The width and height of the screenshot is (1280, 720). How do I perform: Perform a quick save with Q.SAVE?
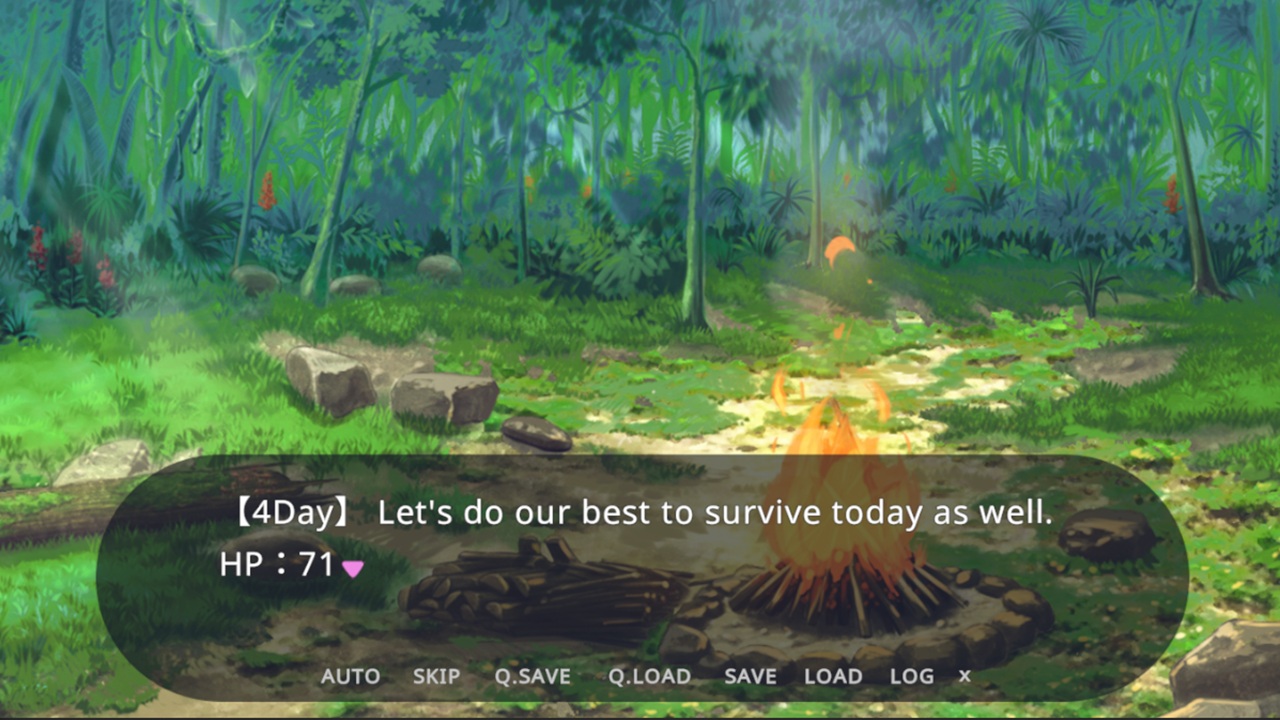pos(533,676)
